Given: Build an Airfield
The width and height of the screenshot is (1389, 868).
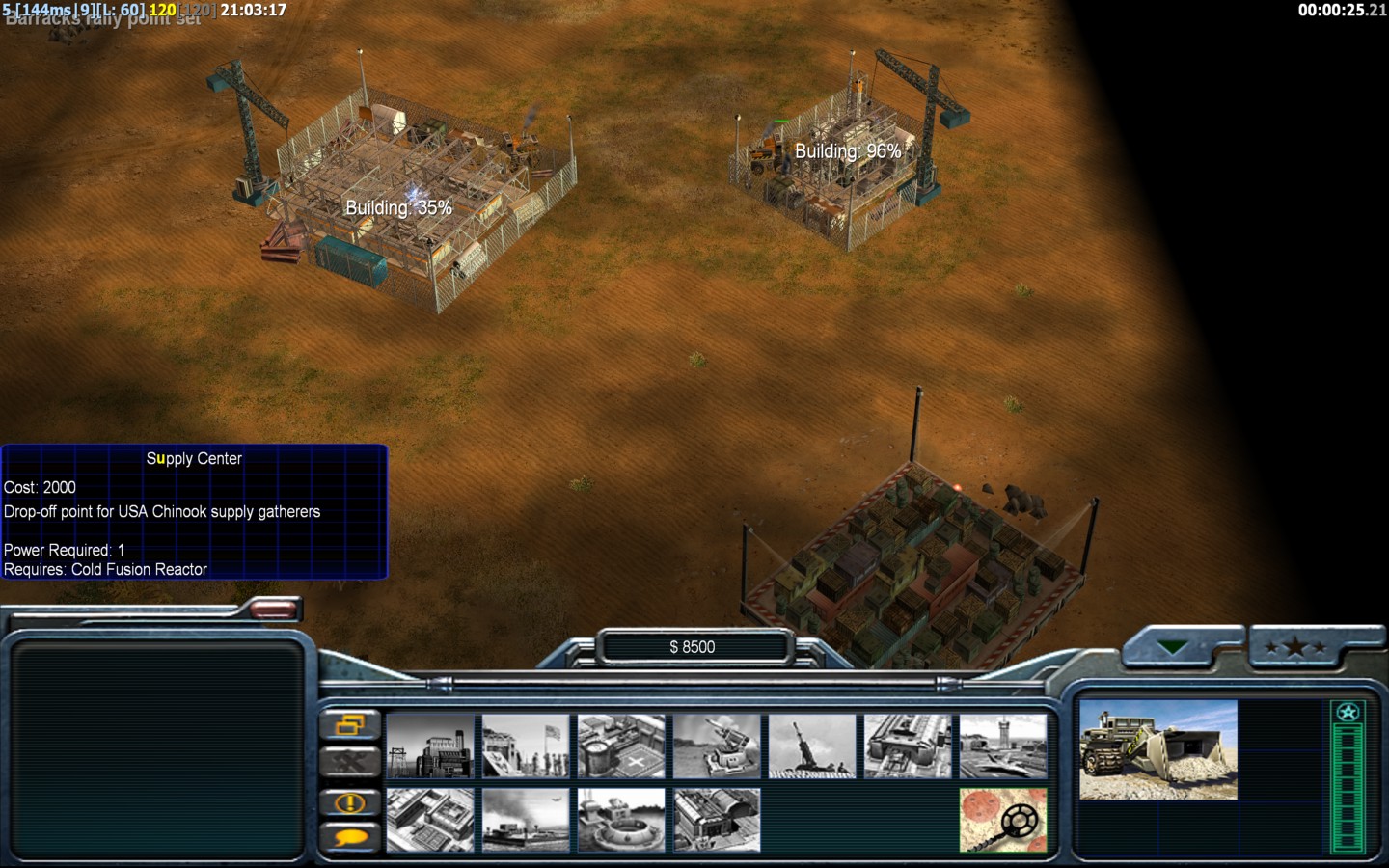Looking at the screenshot, I should [1003, 746].
